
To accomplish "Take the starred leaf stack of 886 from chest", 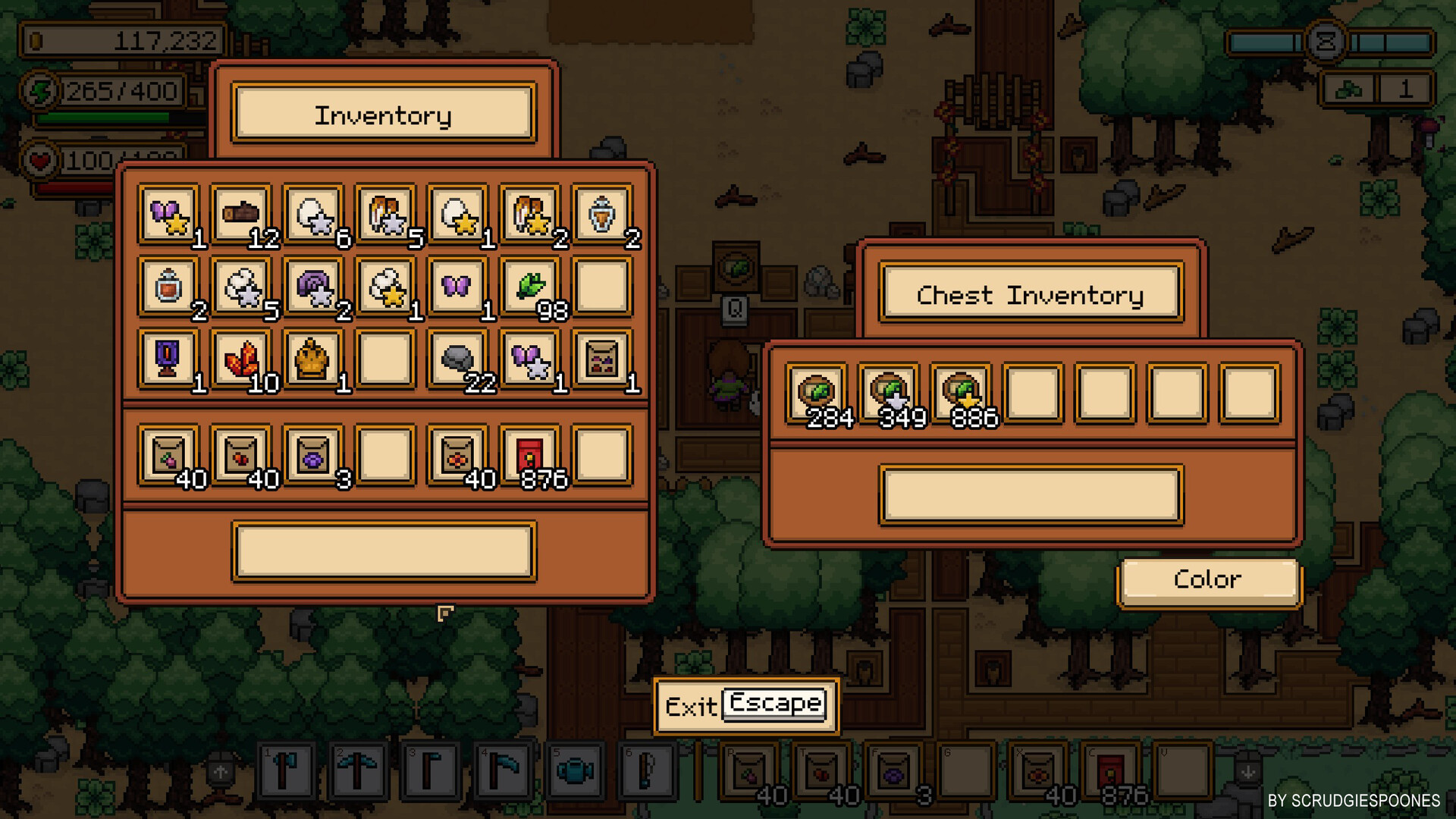I will tap(961, 393).
